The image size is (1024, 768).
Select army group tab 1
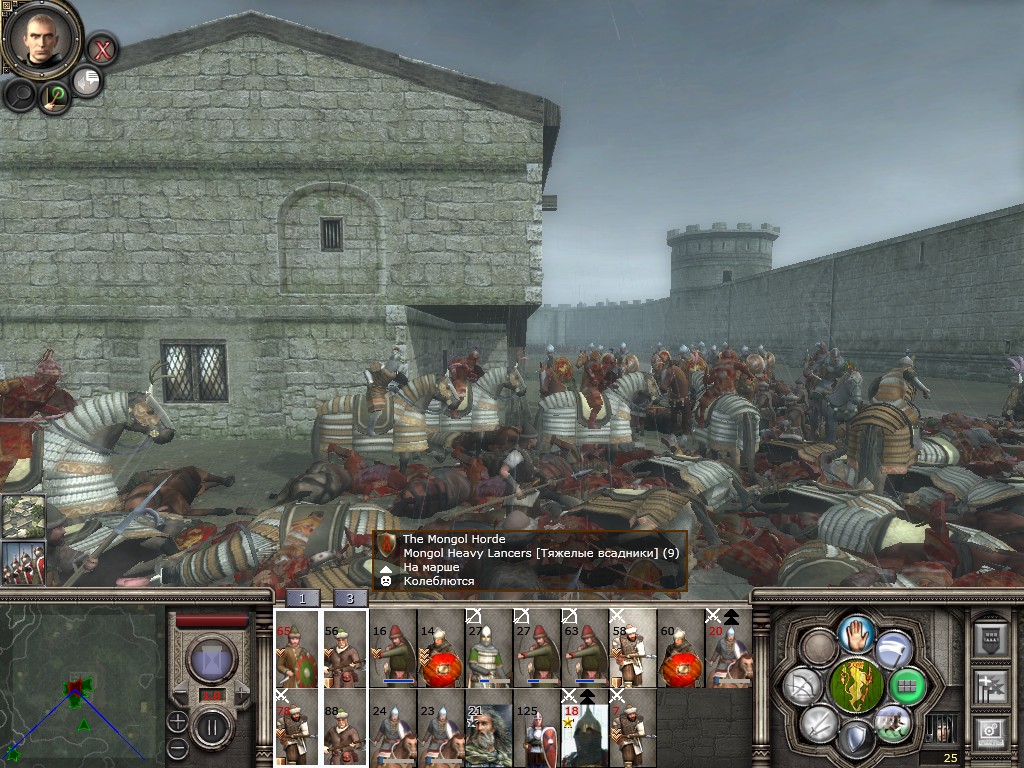click(303, 598)
